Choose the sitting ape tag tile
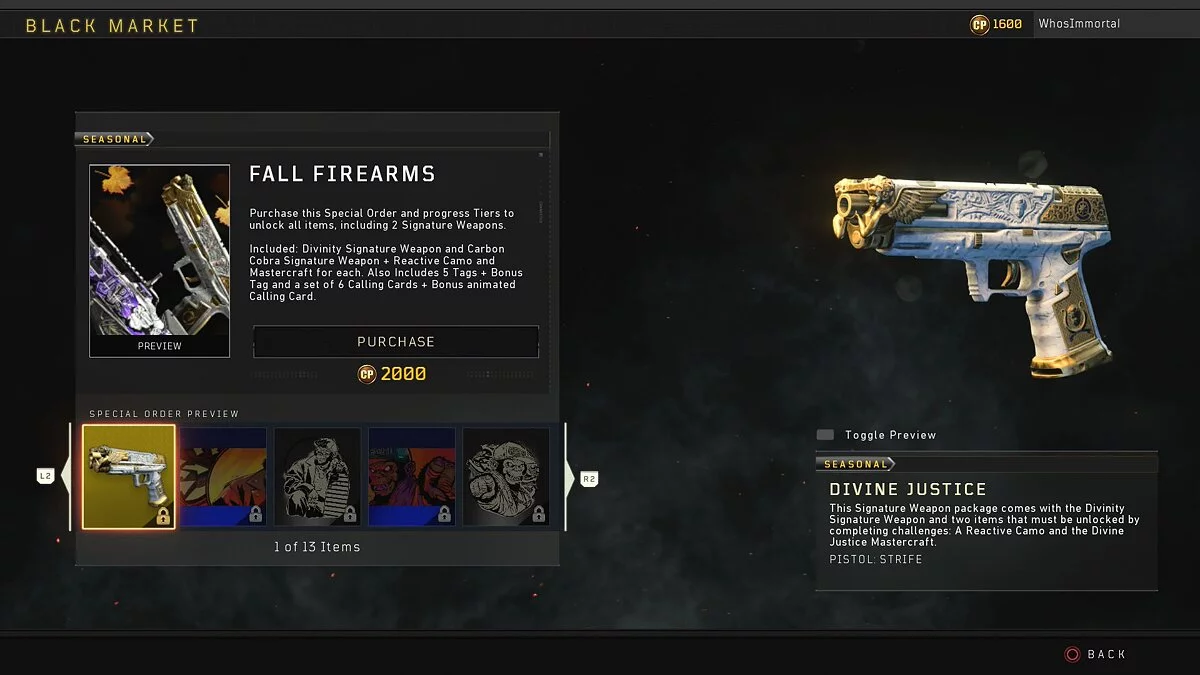 pos(317,477)
